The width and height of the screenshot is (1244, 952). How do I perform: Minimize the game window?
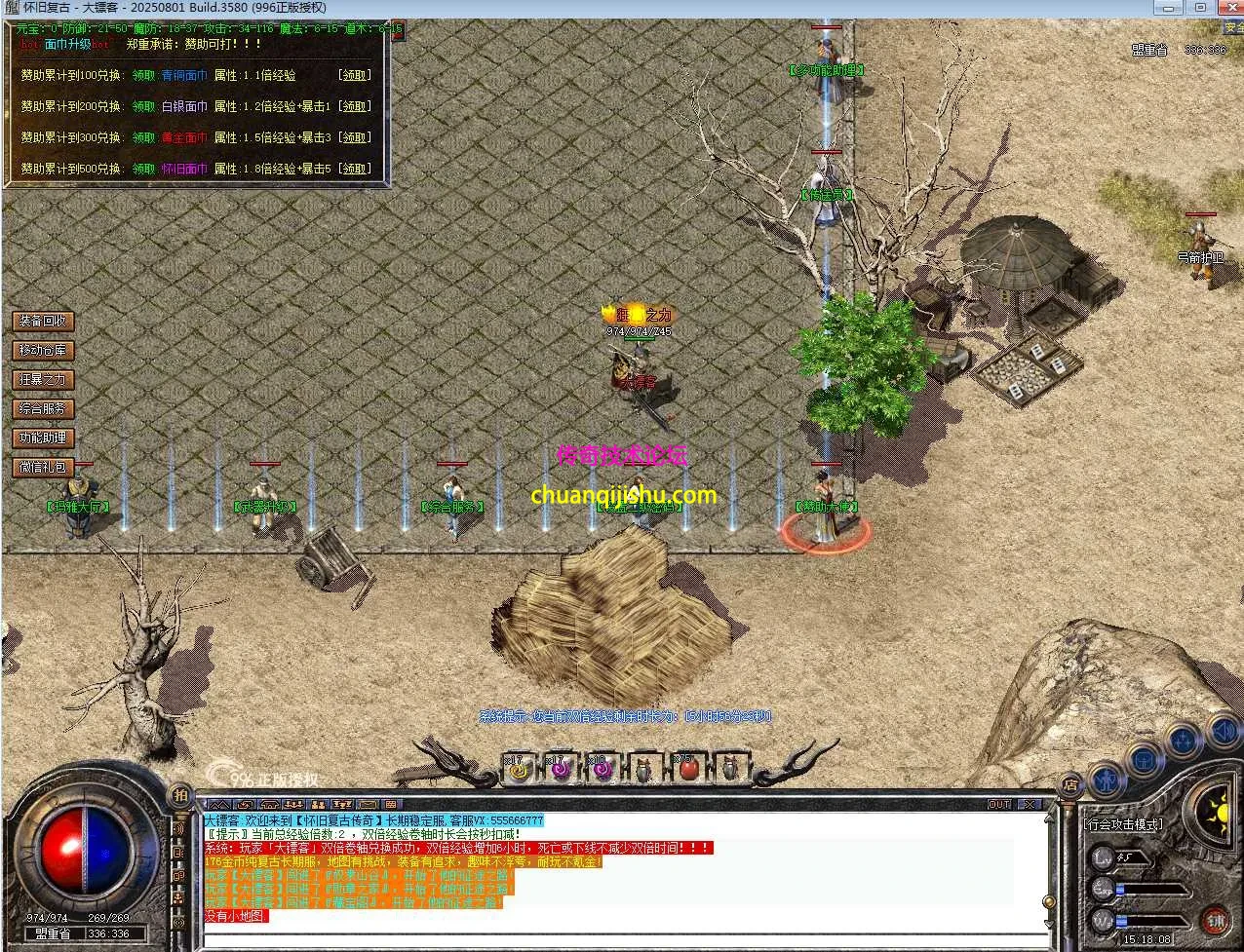(1168, 8)
